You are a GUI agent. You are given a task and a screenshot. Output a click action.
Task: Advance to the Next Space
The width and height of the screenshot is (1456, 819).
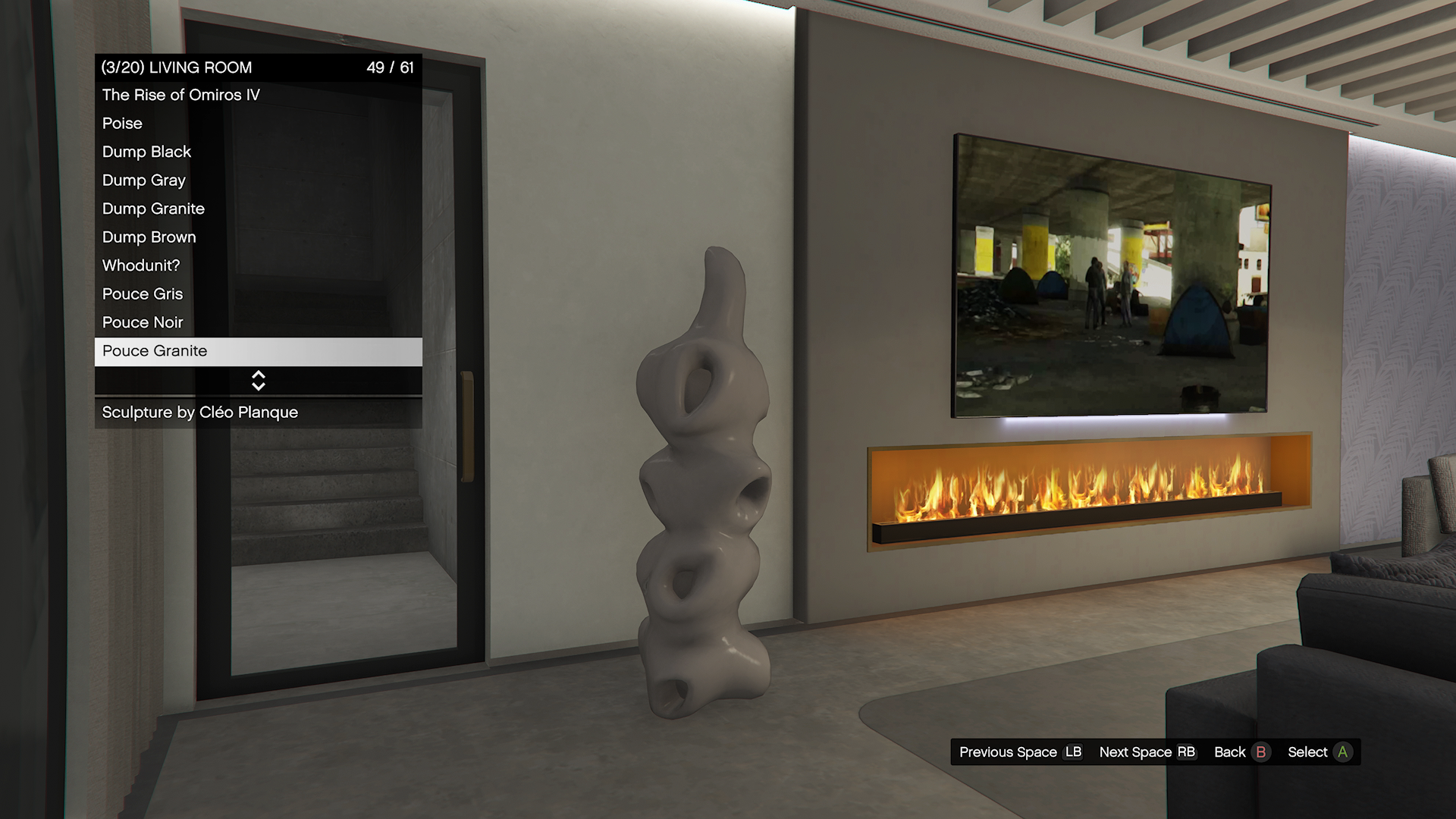[x=1147, y=752]
